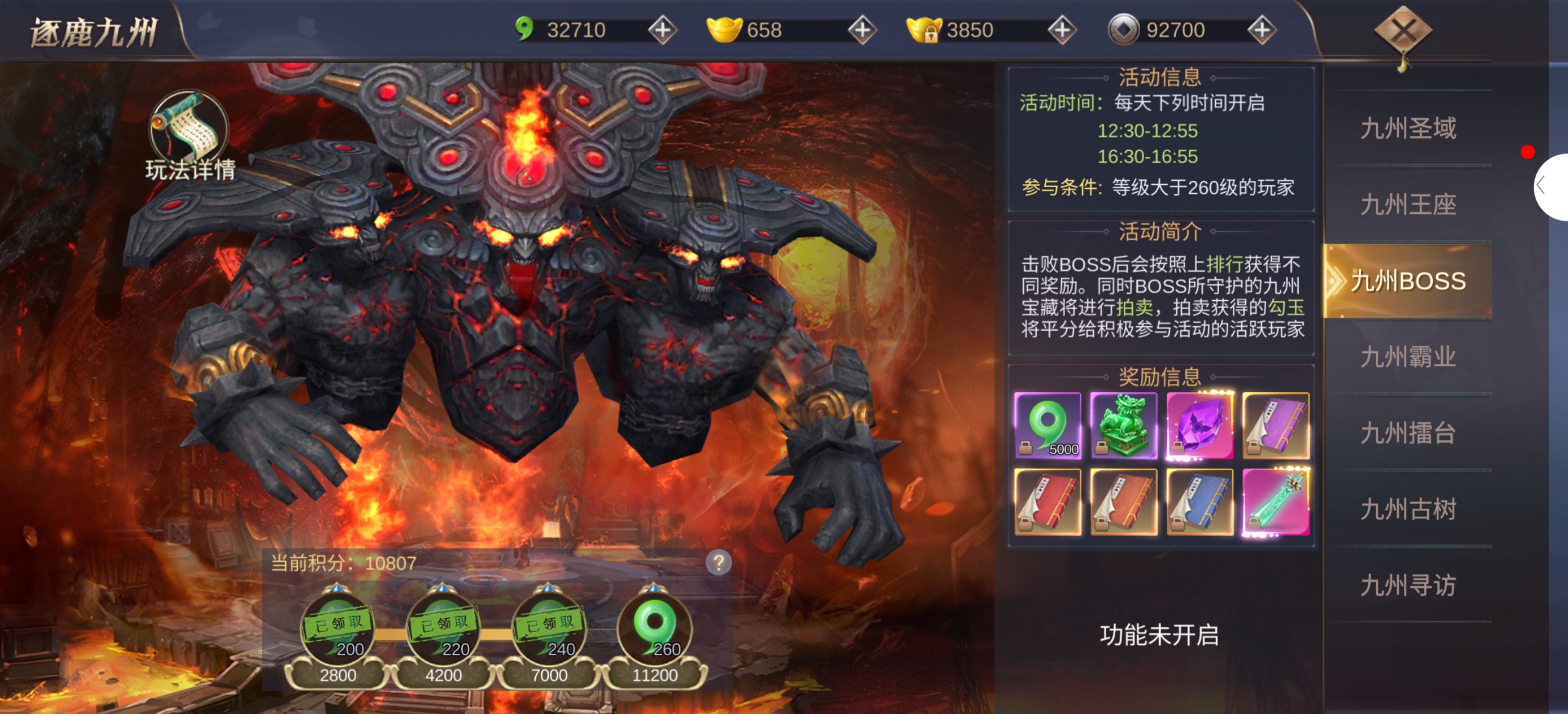The width and height of the screenshot is (1568, 714).
Task: Add more gold ingots next to 658
Action: pos(862,30)
